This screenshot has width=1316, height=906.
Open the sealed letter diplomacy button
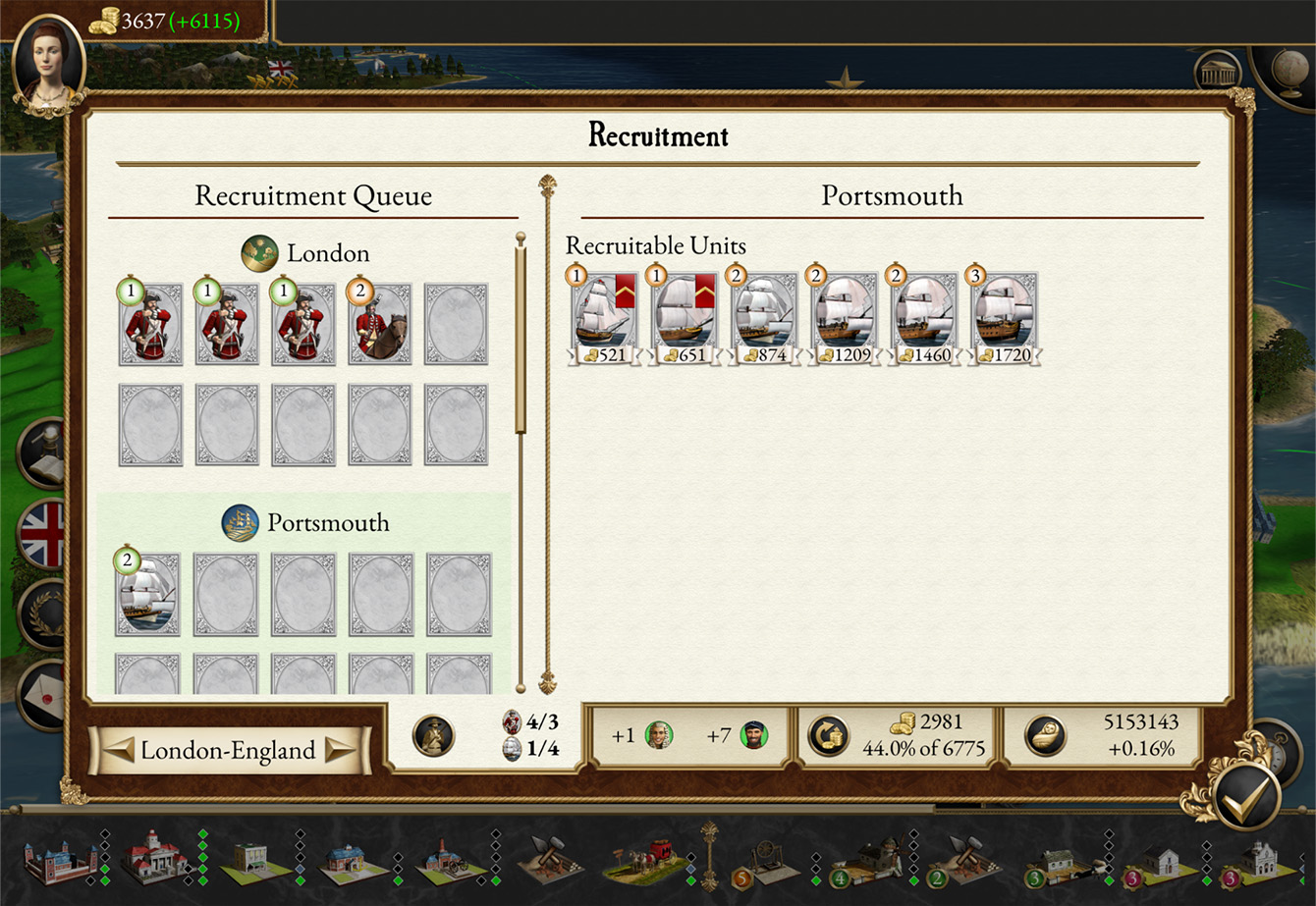pos(43,693)
